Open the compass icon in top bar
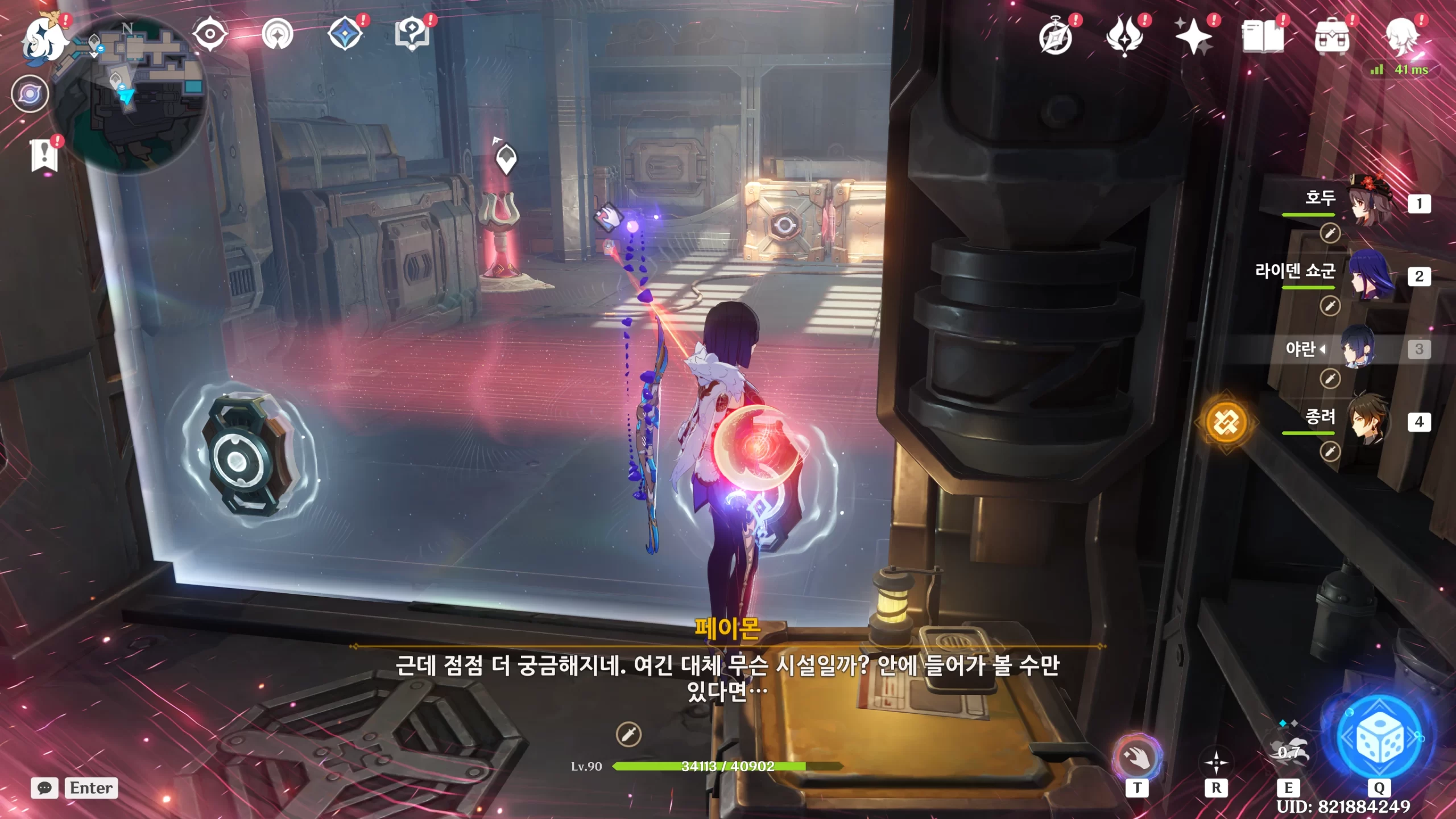 [1056, 38]
